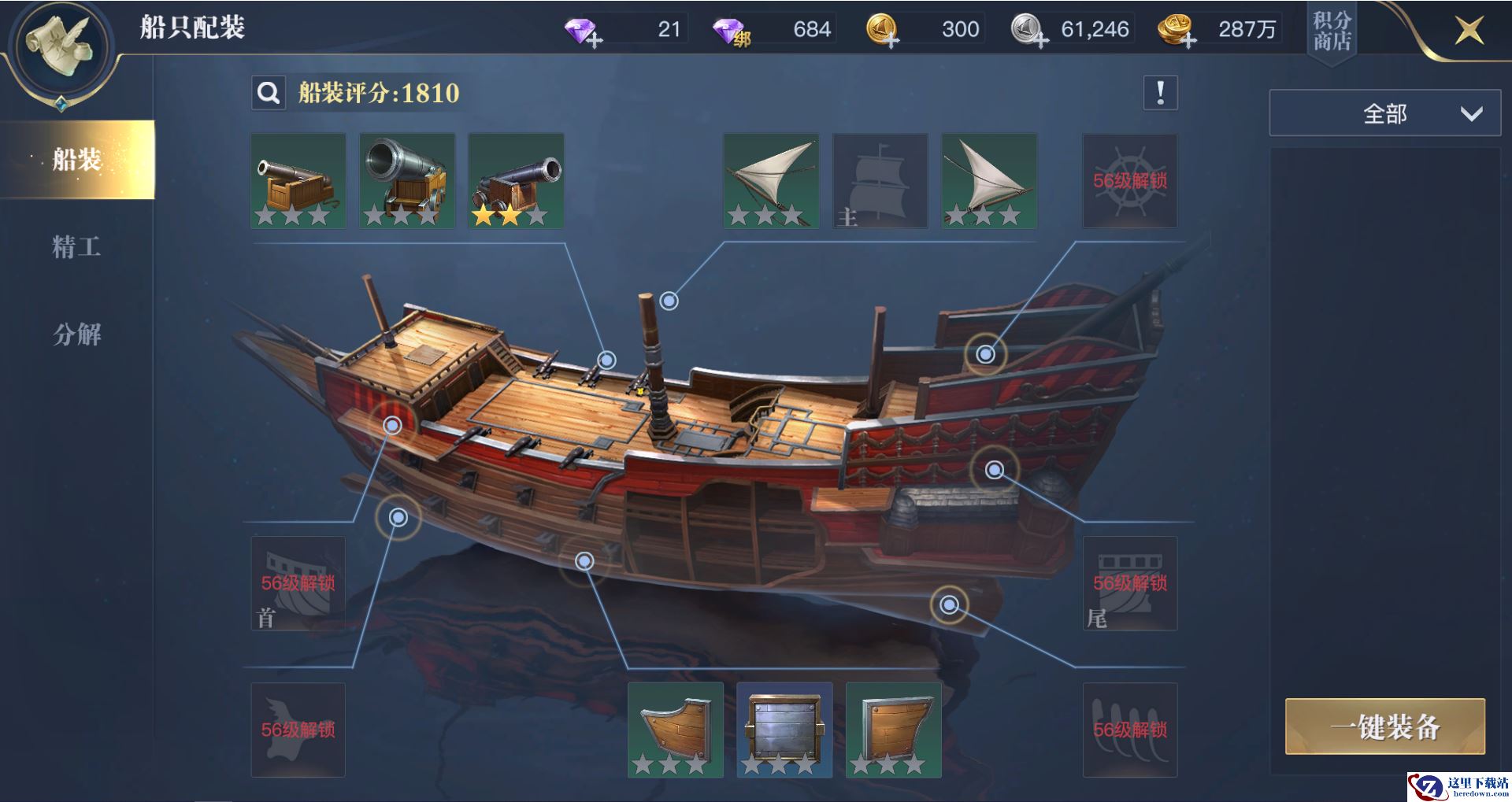The width and height of the screenshot is (1512, 802).
Task: Switch to the 船装 tab
Action: (x=77, y=160)
